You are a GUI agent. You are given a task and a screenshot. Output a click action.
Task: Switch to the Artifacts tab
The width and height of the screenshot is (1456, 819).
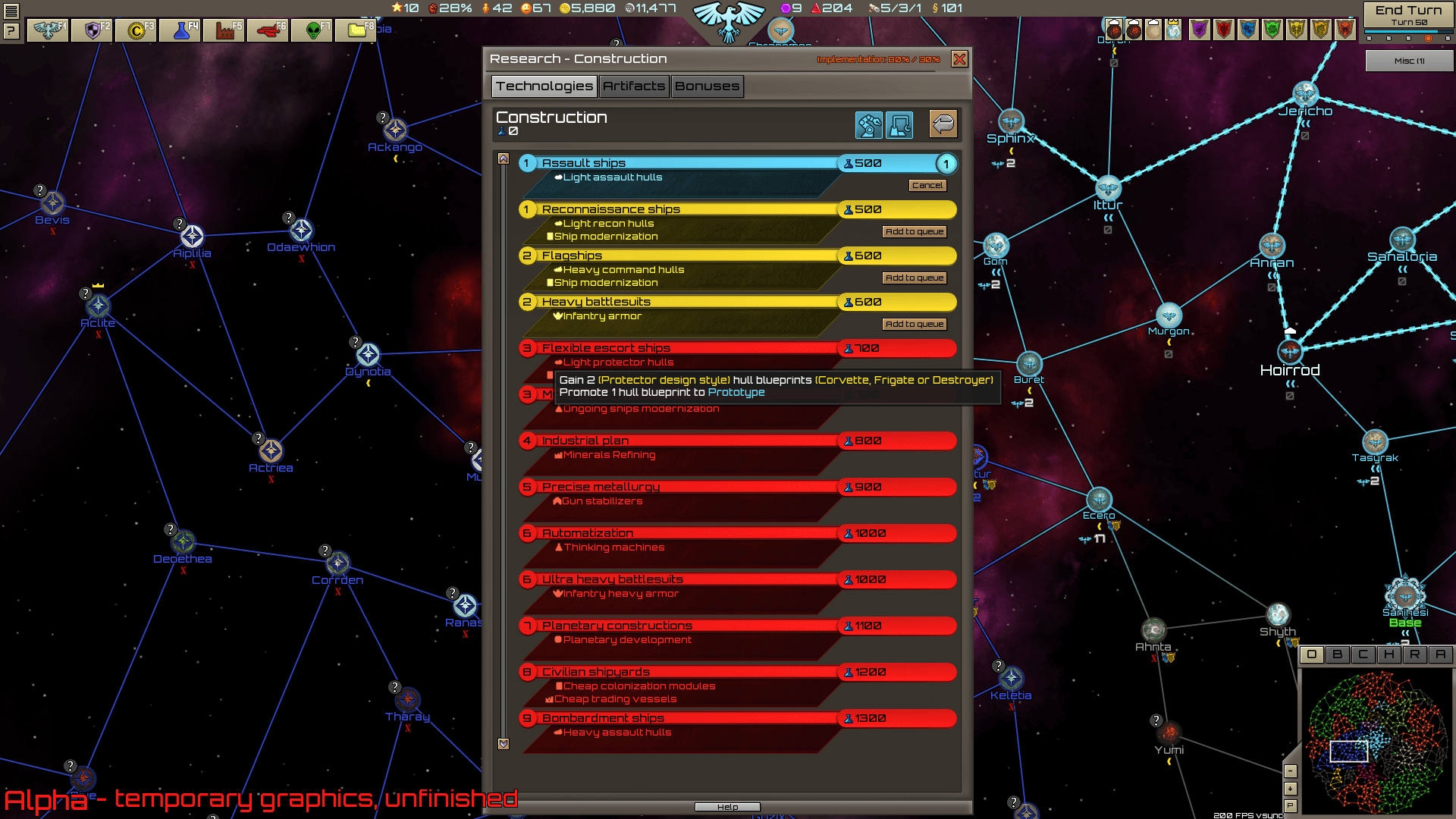pyautogui.click(x=634, y=86)
